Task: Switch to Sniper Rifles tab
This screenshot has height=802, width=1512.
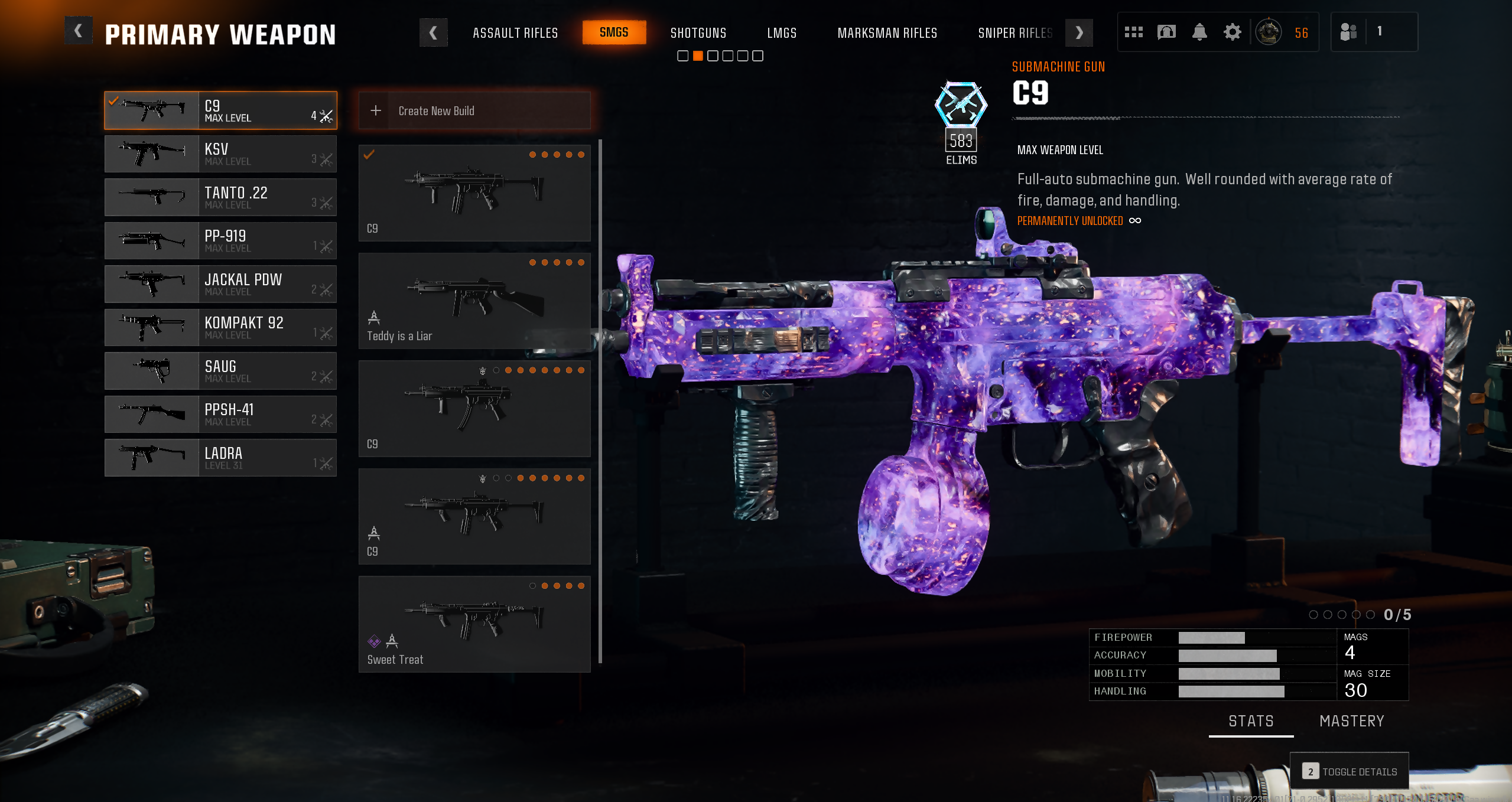Action: coord(1014,33)
